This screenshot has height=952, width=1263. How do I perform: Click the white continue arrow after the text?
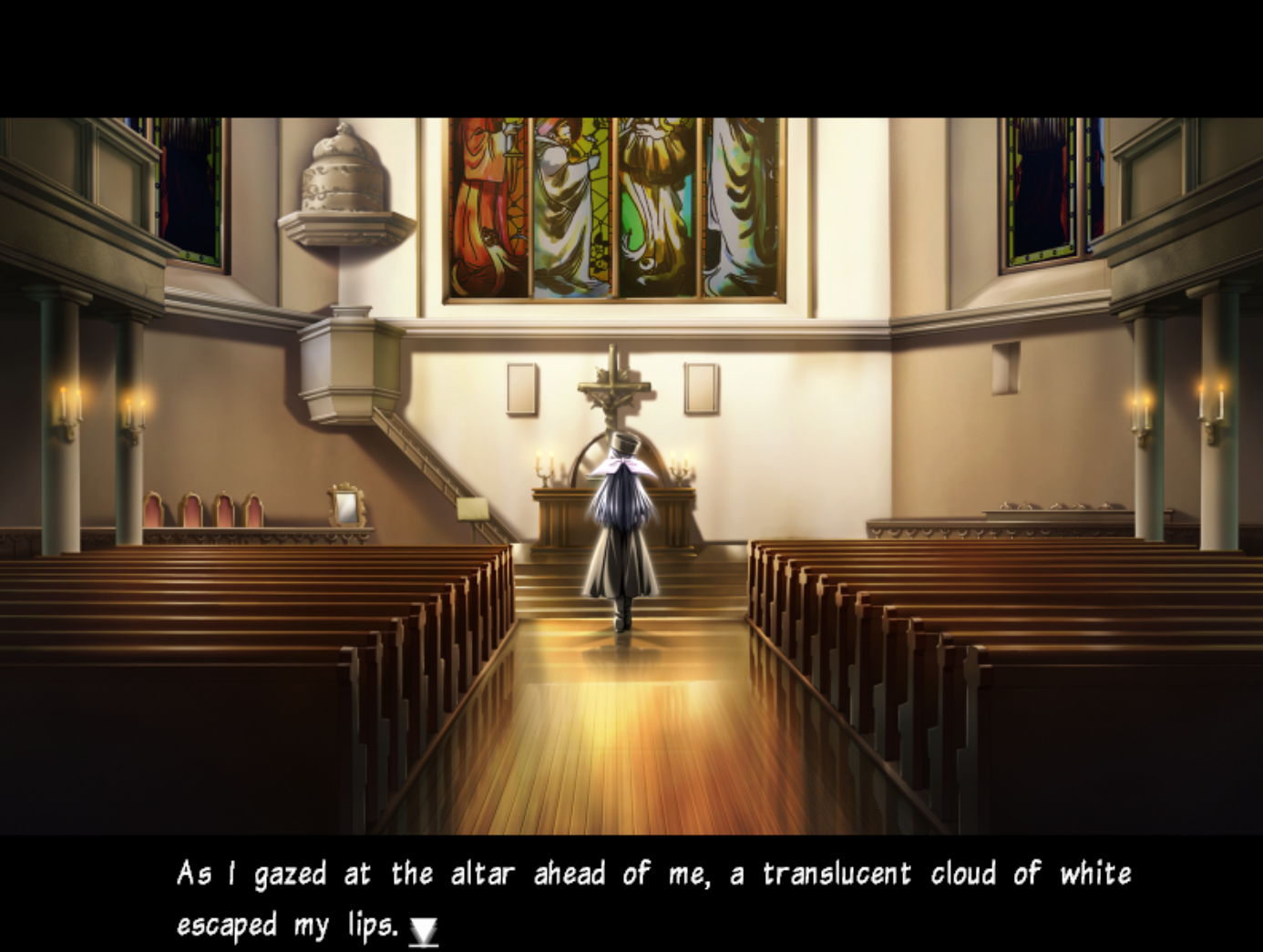[424, 930]
